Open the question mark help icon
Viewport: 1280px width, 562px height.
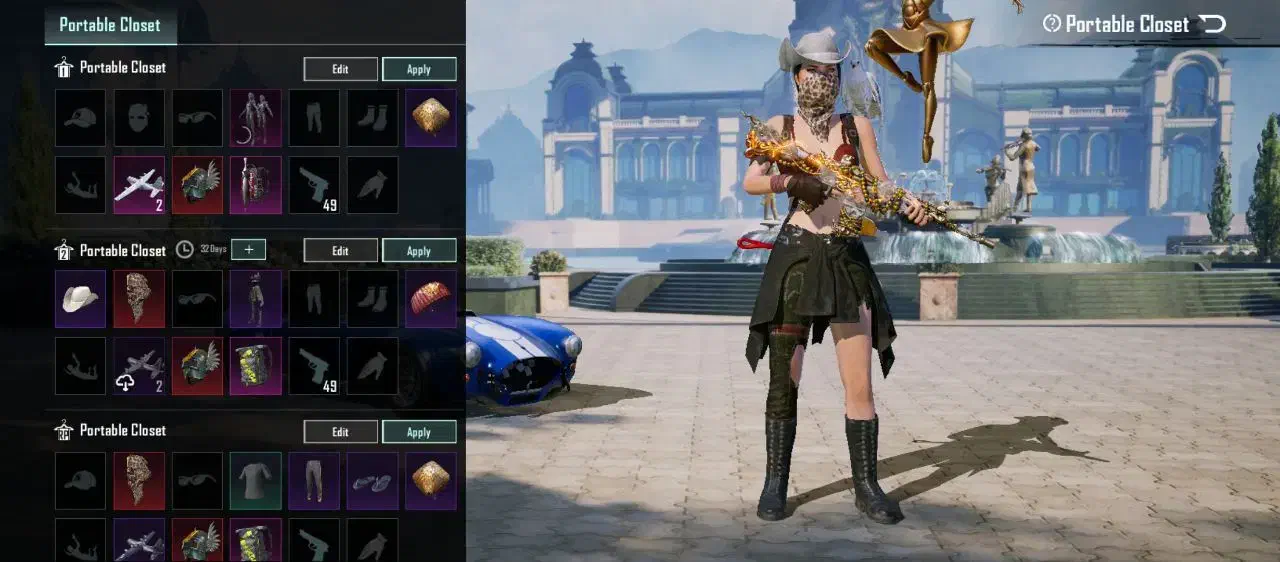pyautogui.click(x=1051, y=24)
